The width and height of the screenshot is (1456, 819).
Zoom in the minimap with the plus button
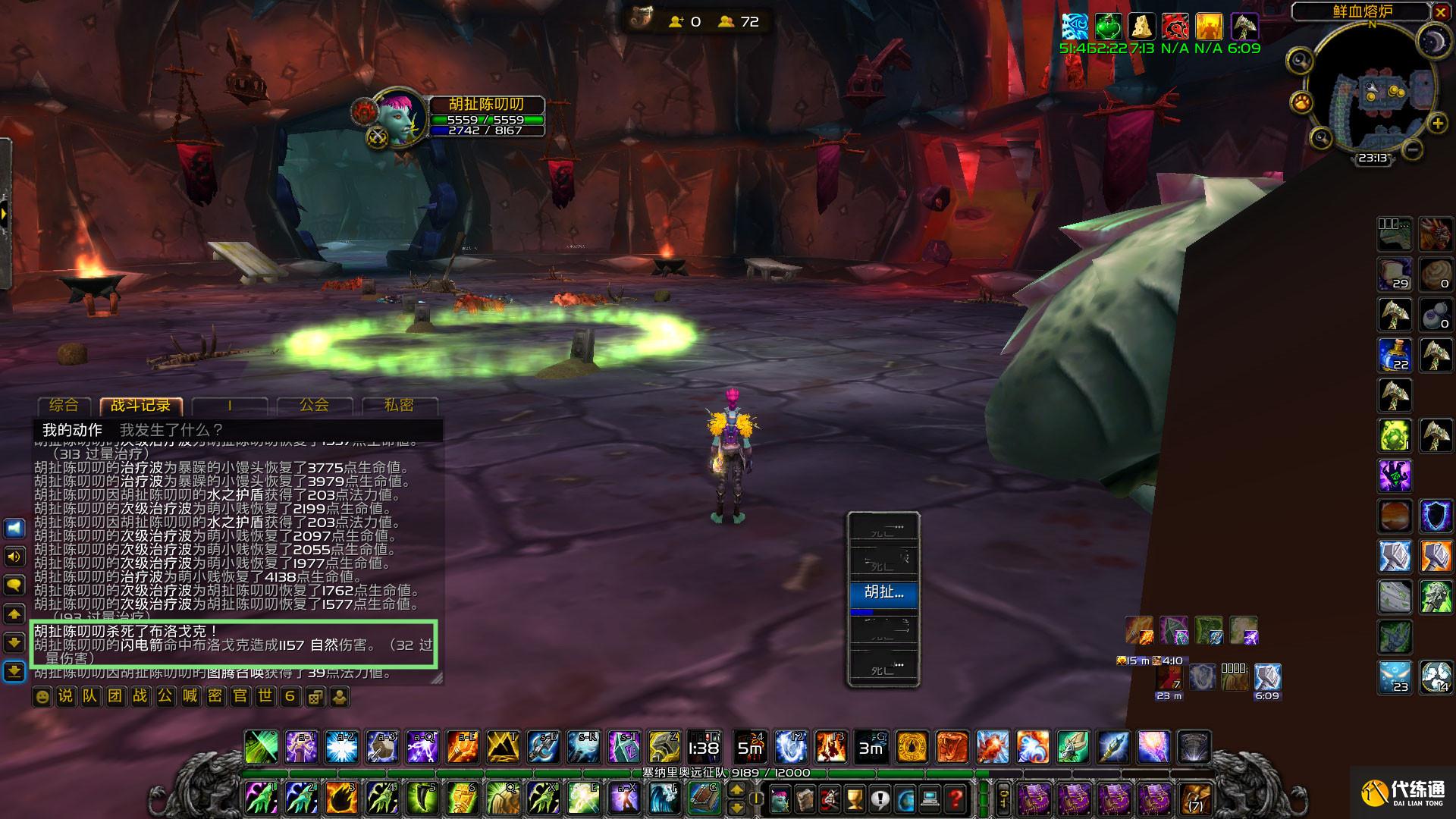pyautogui.click(x=1437, y=124)
